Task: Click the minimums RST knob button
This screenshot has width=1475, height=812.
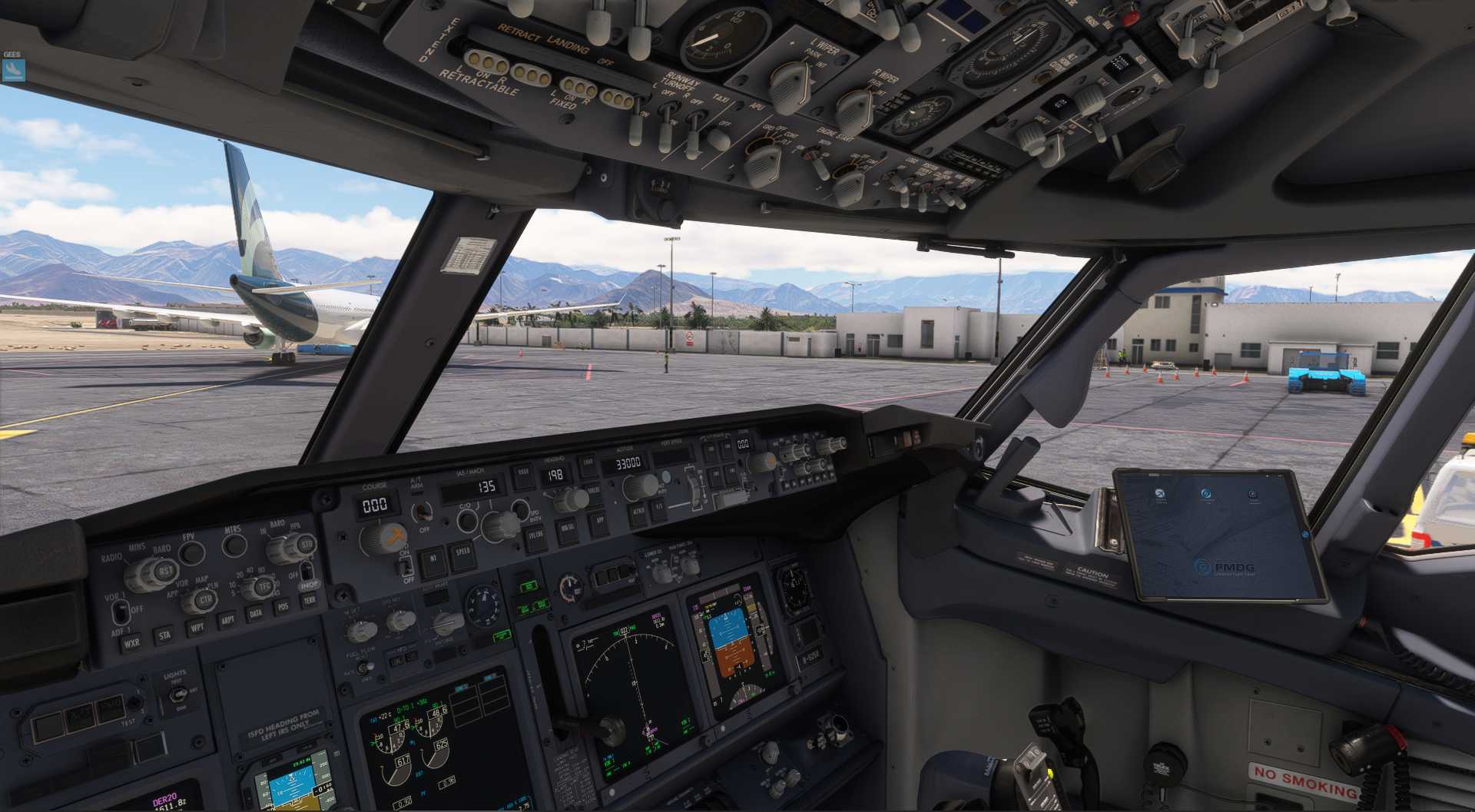Action: coord(164,572)
